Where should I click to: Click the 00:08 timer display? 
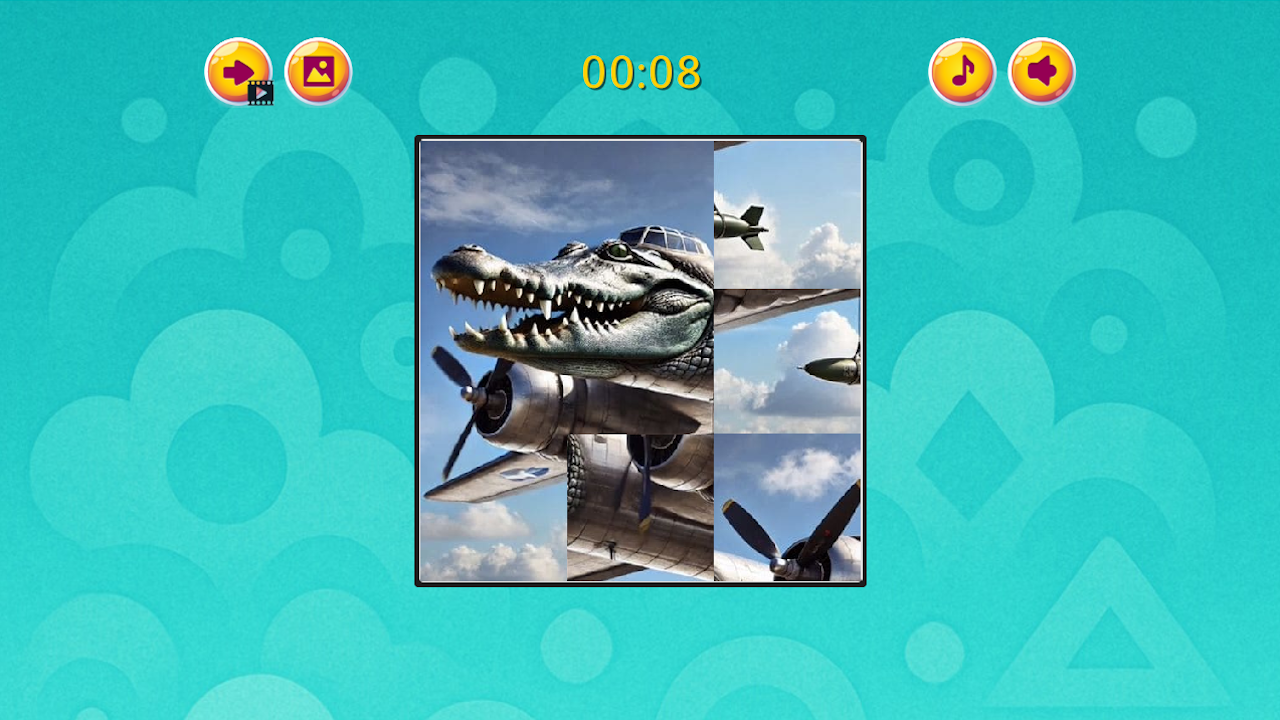coord(641,73)
